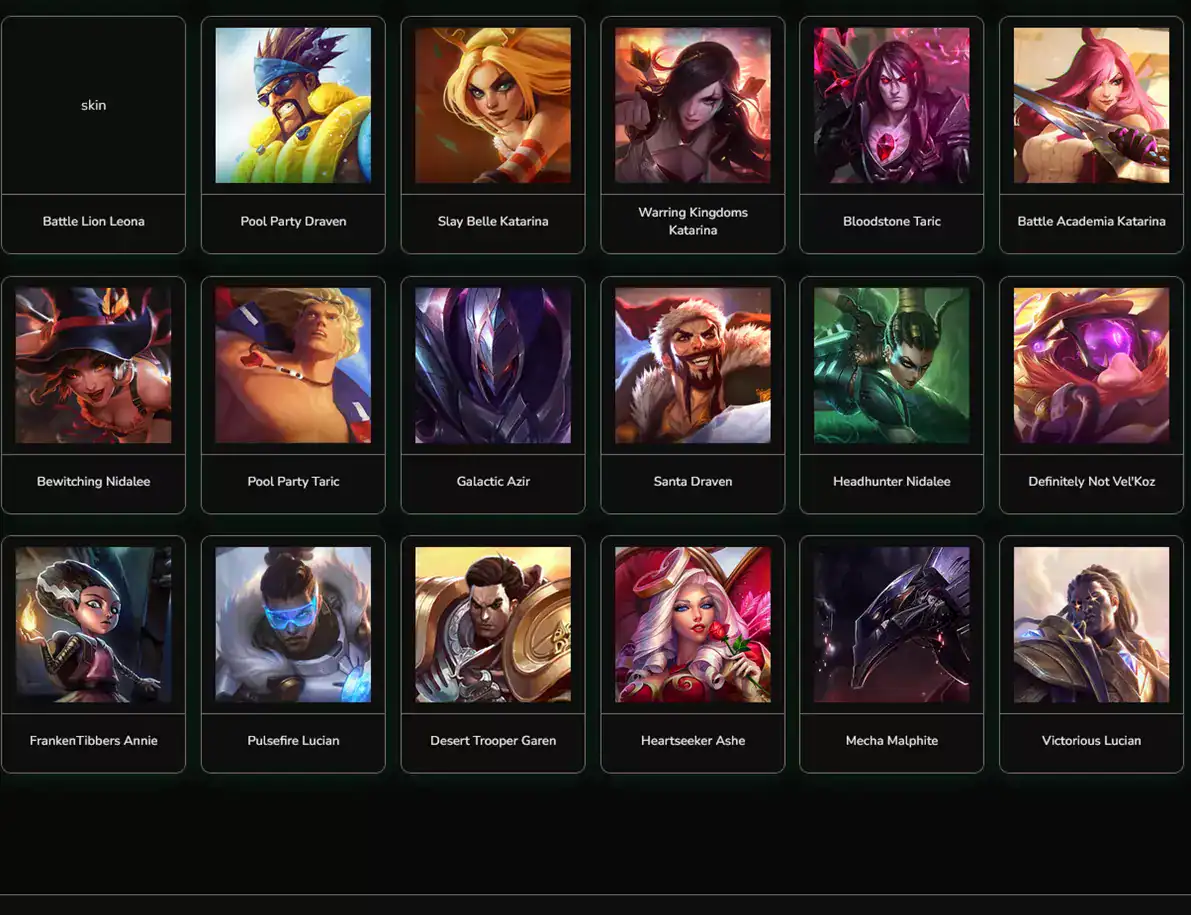Select the Victorious Lucian skin
Image resolution: width=1191 pixels, height=915 pixels.
point(1091,654)
